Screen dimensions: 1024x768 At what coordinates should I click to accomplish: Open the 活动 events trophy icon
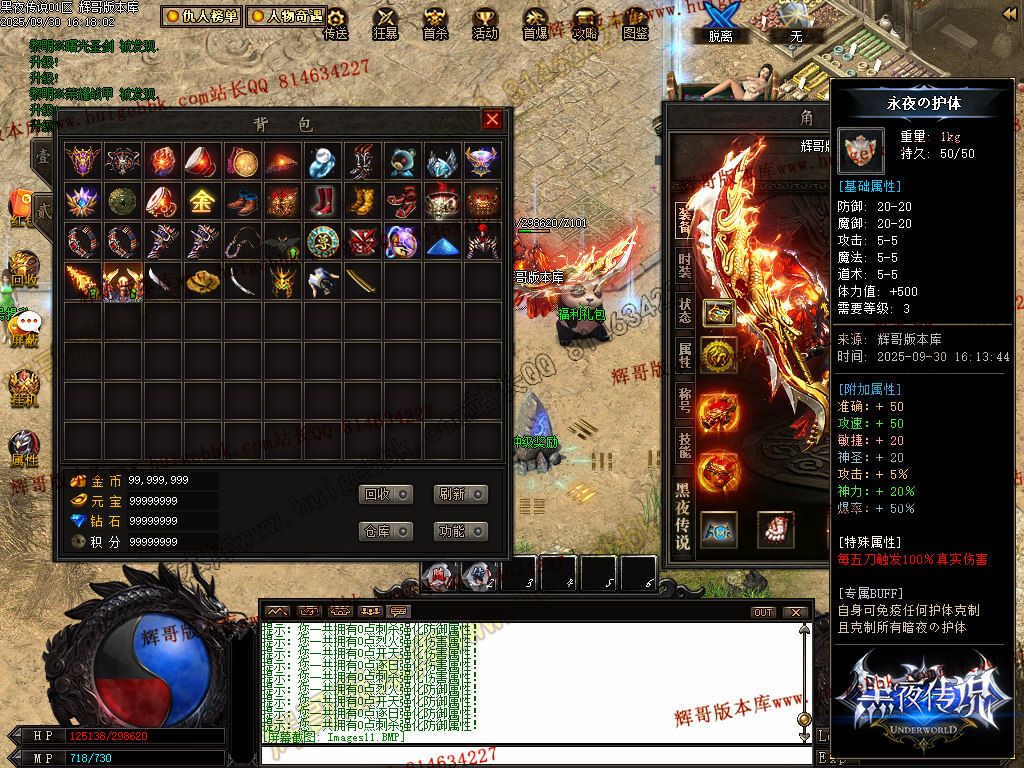click(x=485, y=22)
